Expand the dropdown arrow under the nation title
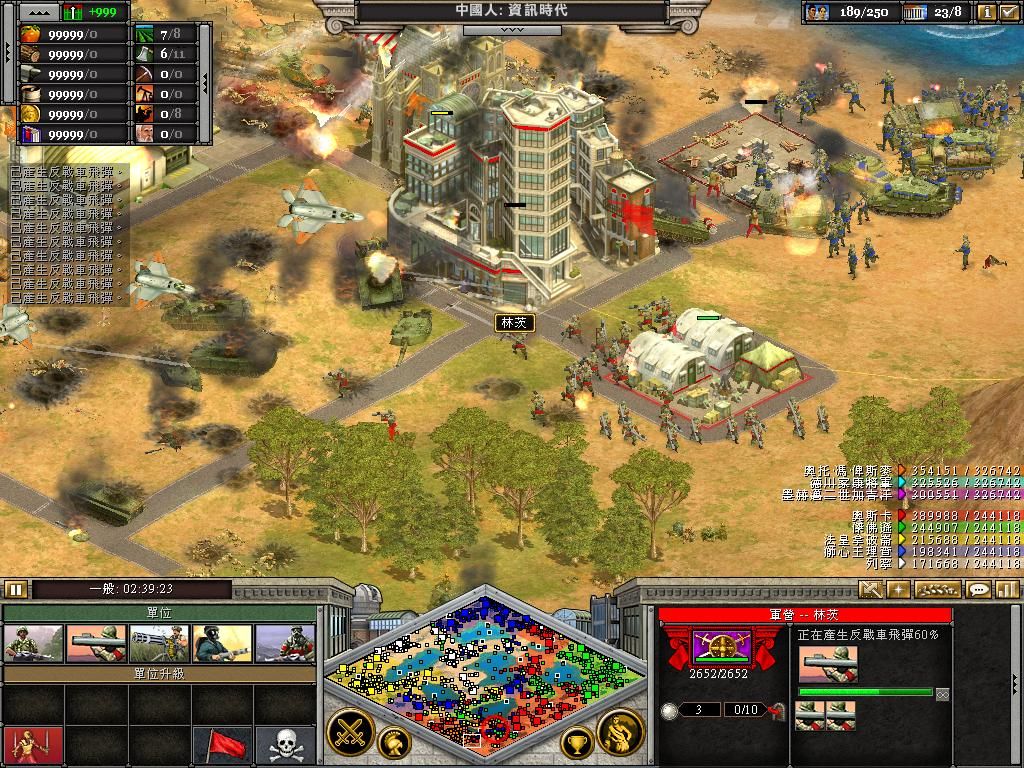The width and height of the screenshot is (1024, 768). pos(511,30)
